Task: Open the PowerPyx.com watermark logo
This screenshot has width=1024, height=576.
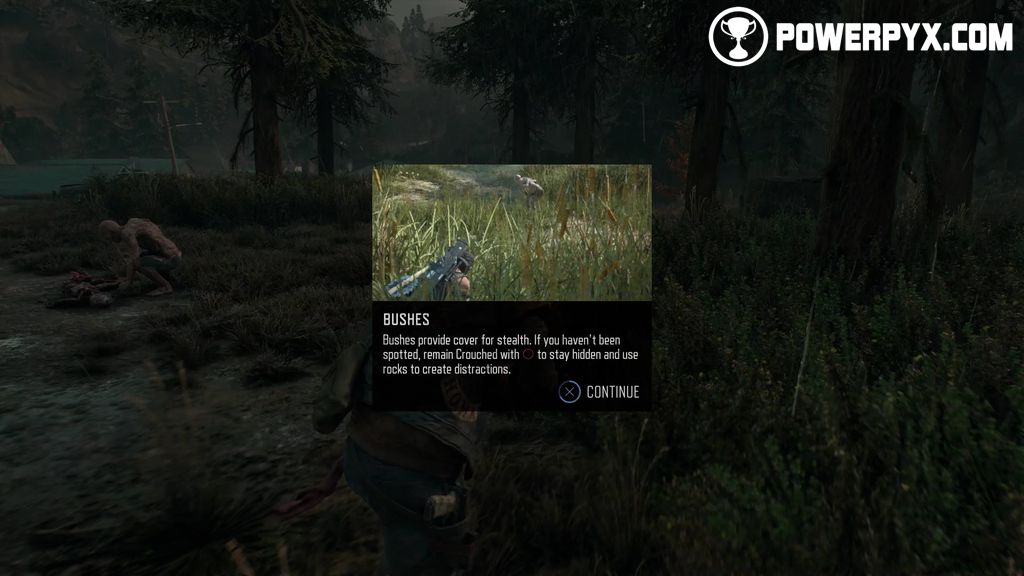Action: click(x=860, y=37)
